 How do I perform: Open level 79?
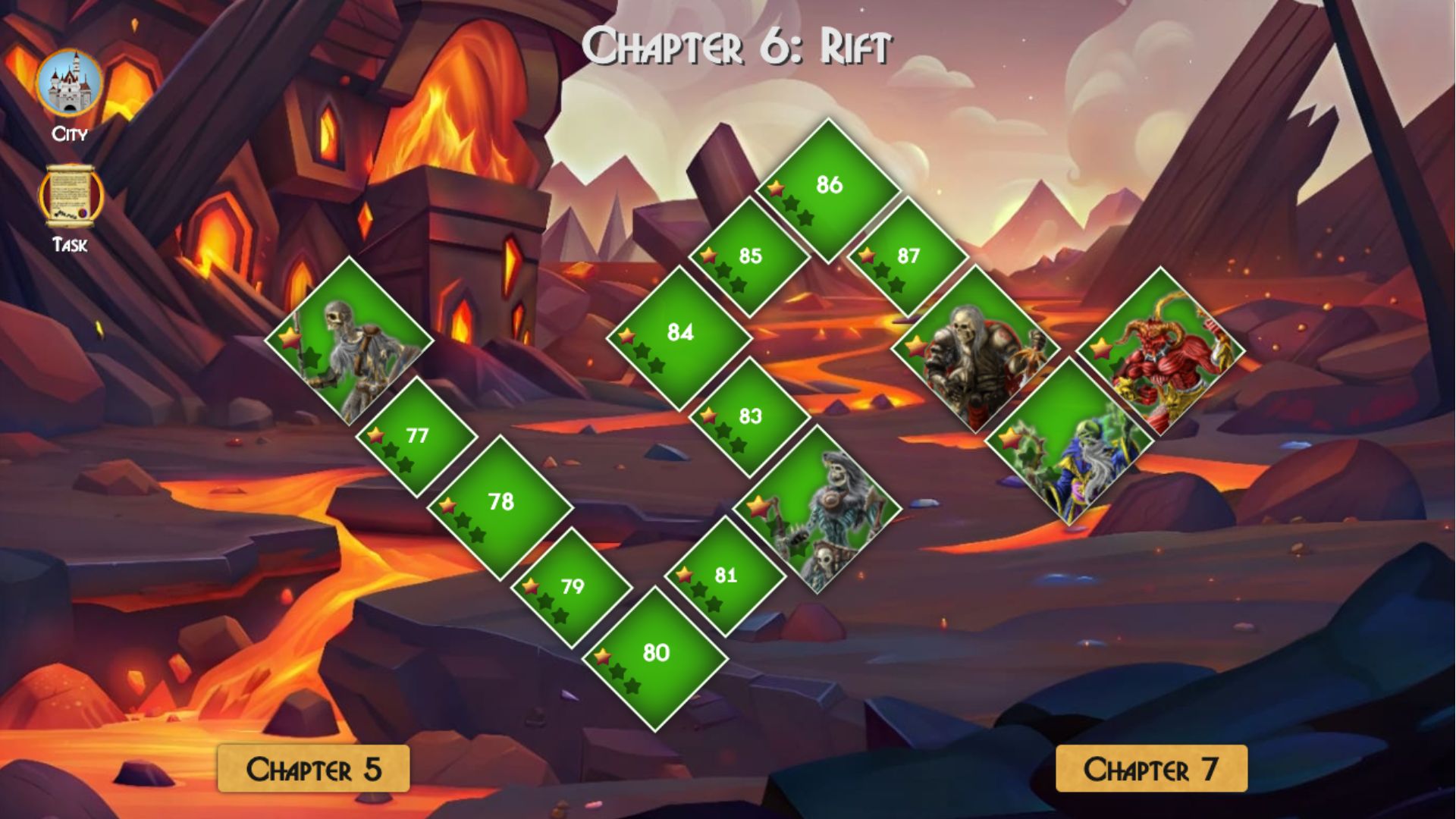tap(573, 586)
